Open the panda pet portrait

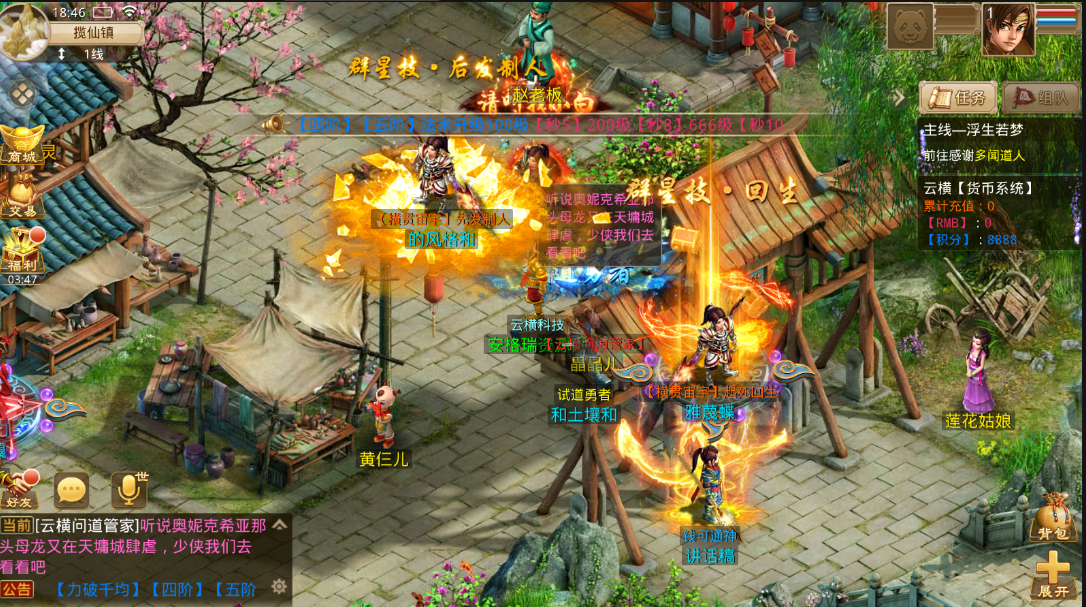click(910, 27)
